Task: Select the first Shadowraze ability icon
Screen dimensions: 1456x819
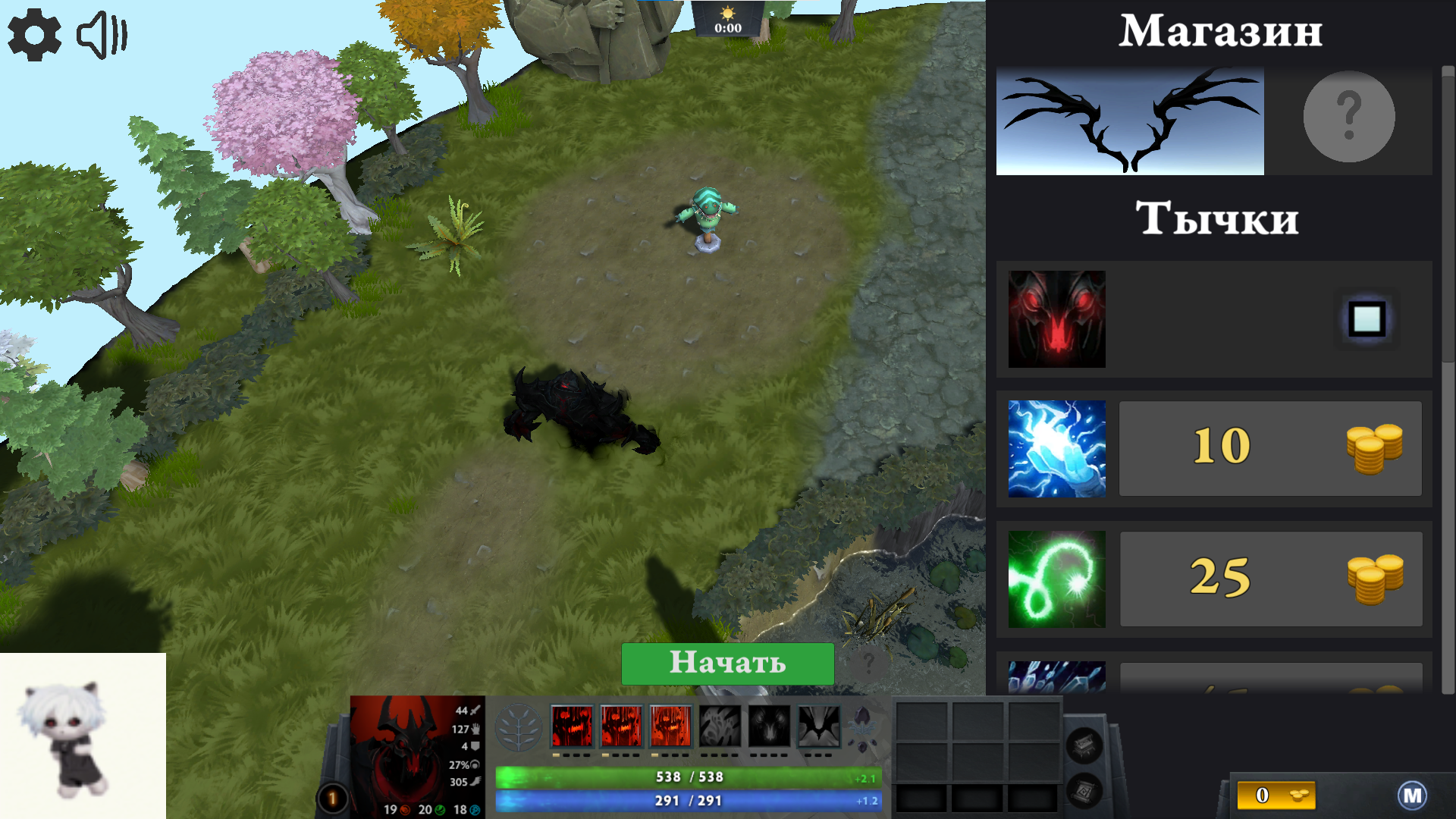Action: click(x=571, y=728)
